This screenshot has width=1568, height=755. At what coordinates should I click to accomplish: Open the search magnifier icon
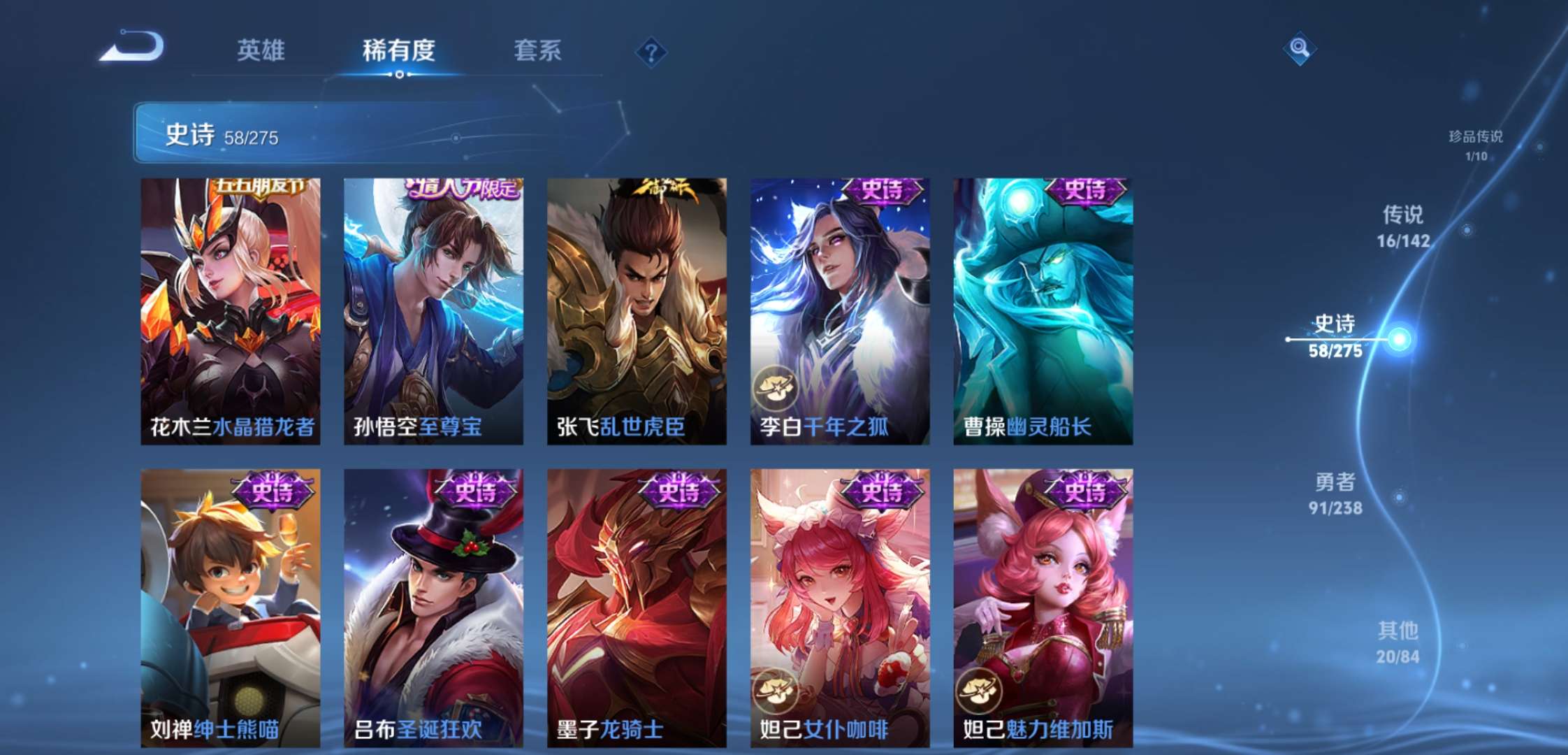tap(1301, 48)
